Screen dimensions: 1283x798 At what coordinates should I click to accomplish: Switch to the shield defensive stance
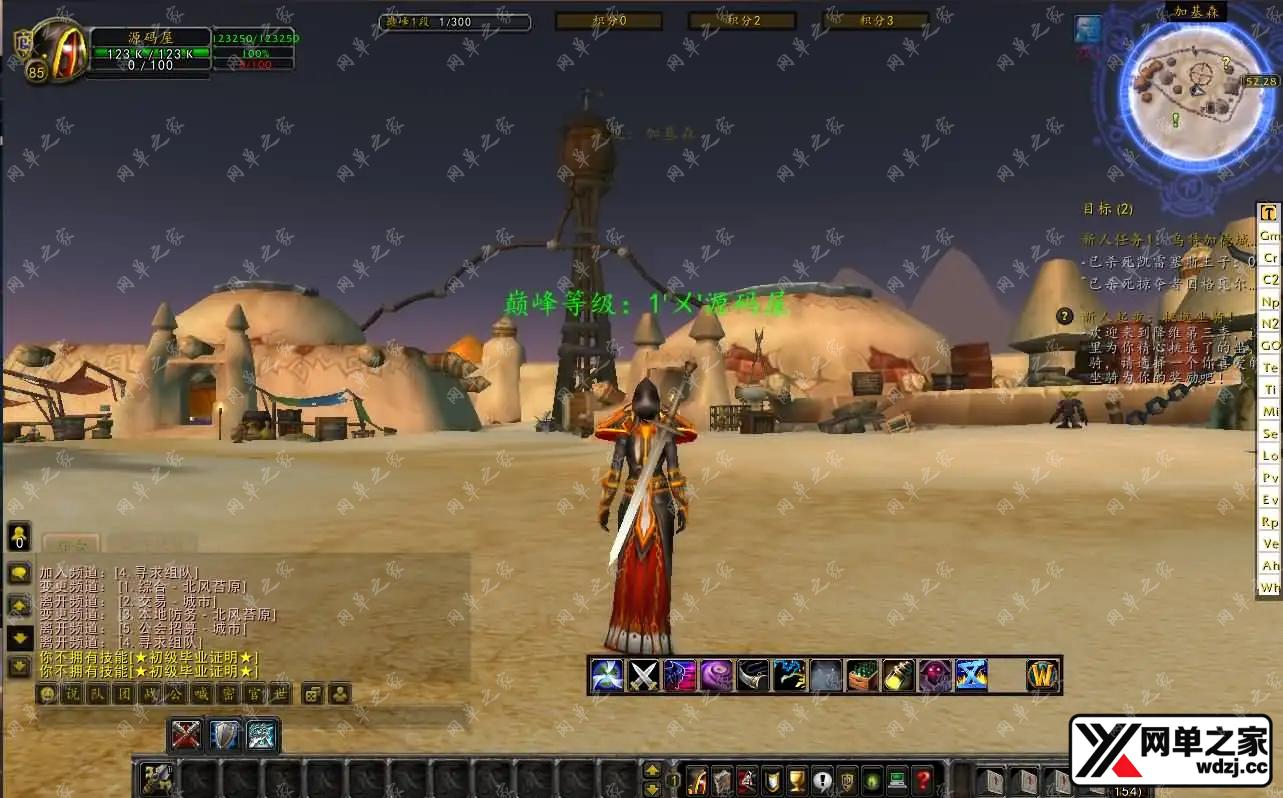coord(225,735)
